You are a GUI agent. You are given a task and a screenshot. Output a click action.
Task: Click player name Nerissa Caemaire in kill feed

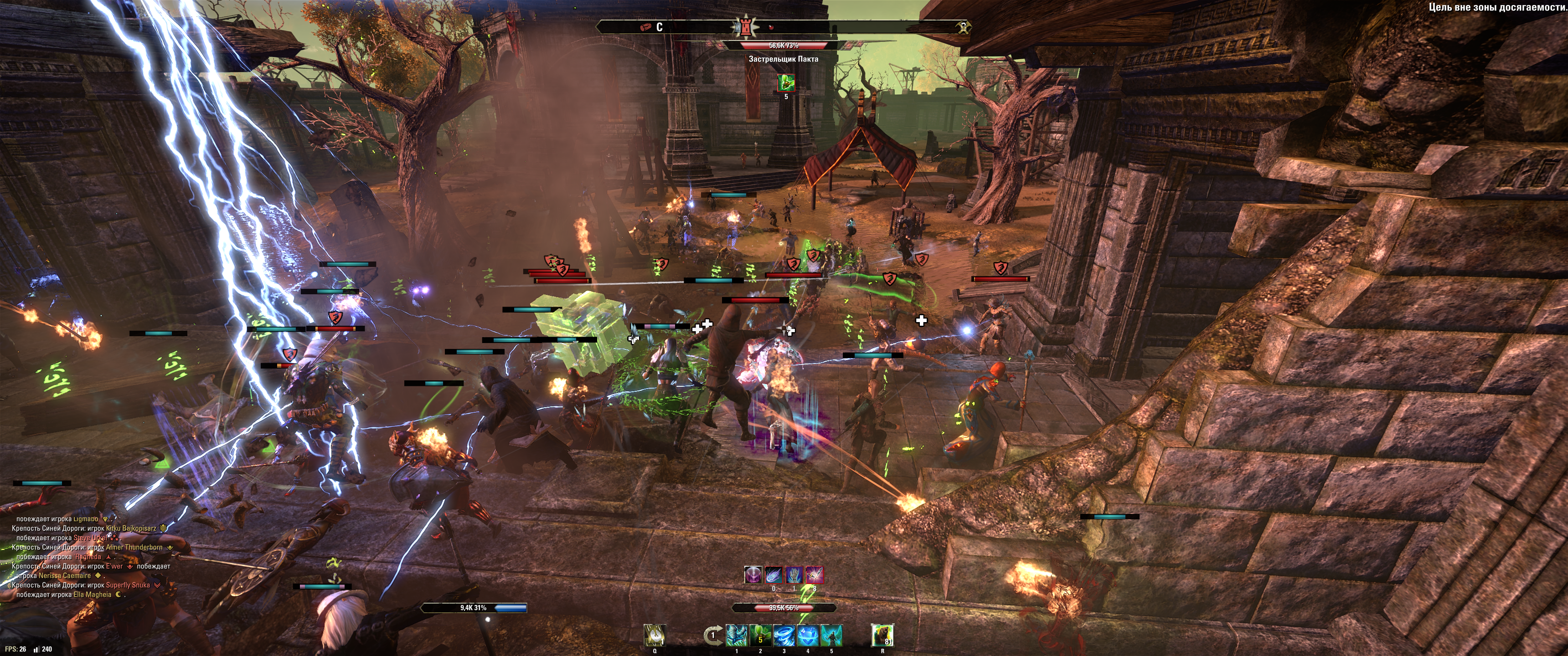pos(65,576)
